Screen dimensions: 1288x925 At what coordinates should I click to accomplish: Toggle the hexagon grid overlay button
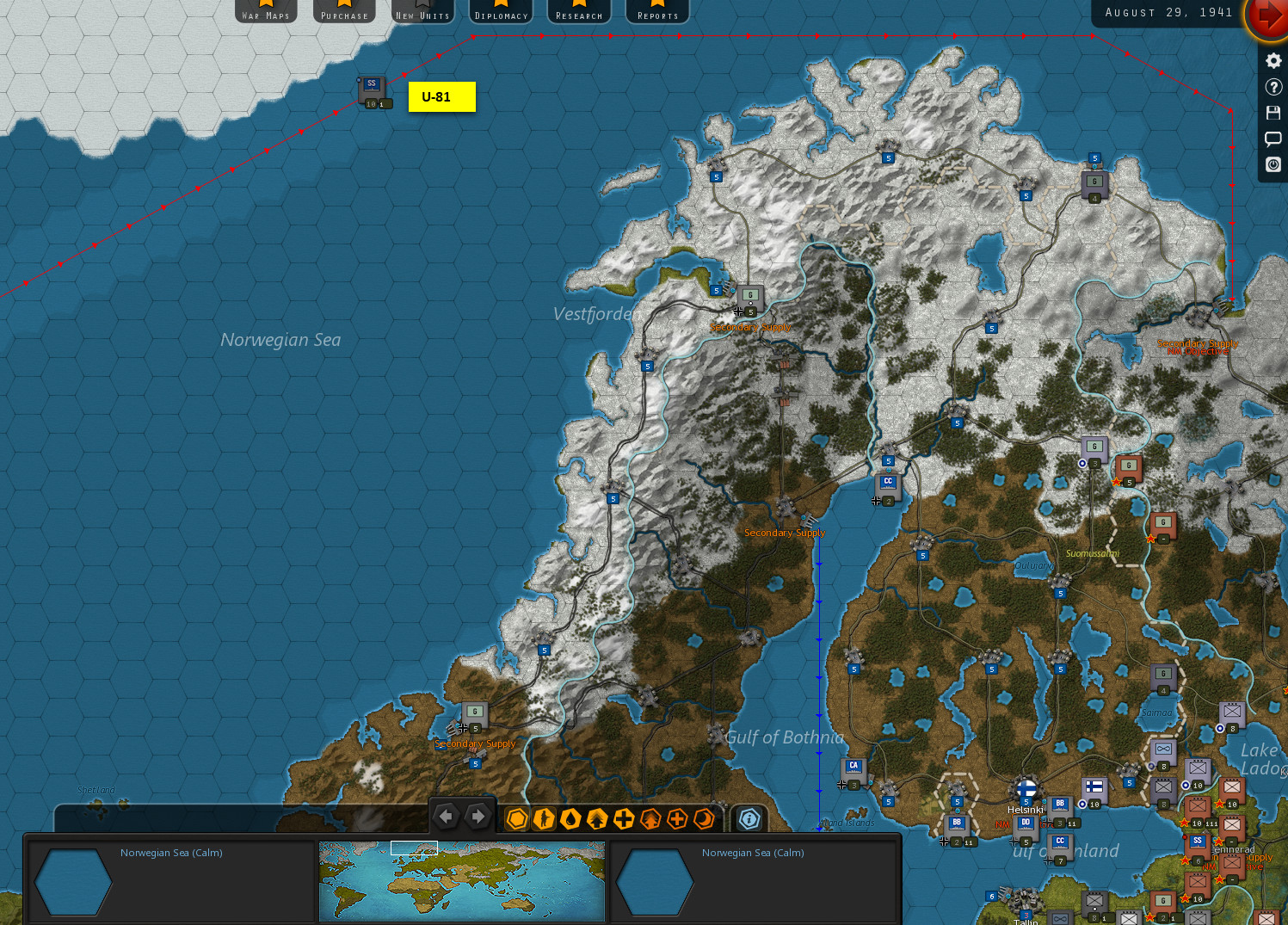[x=517, y=819]
